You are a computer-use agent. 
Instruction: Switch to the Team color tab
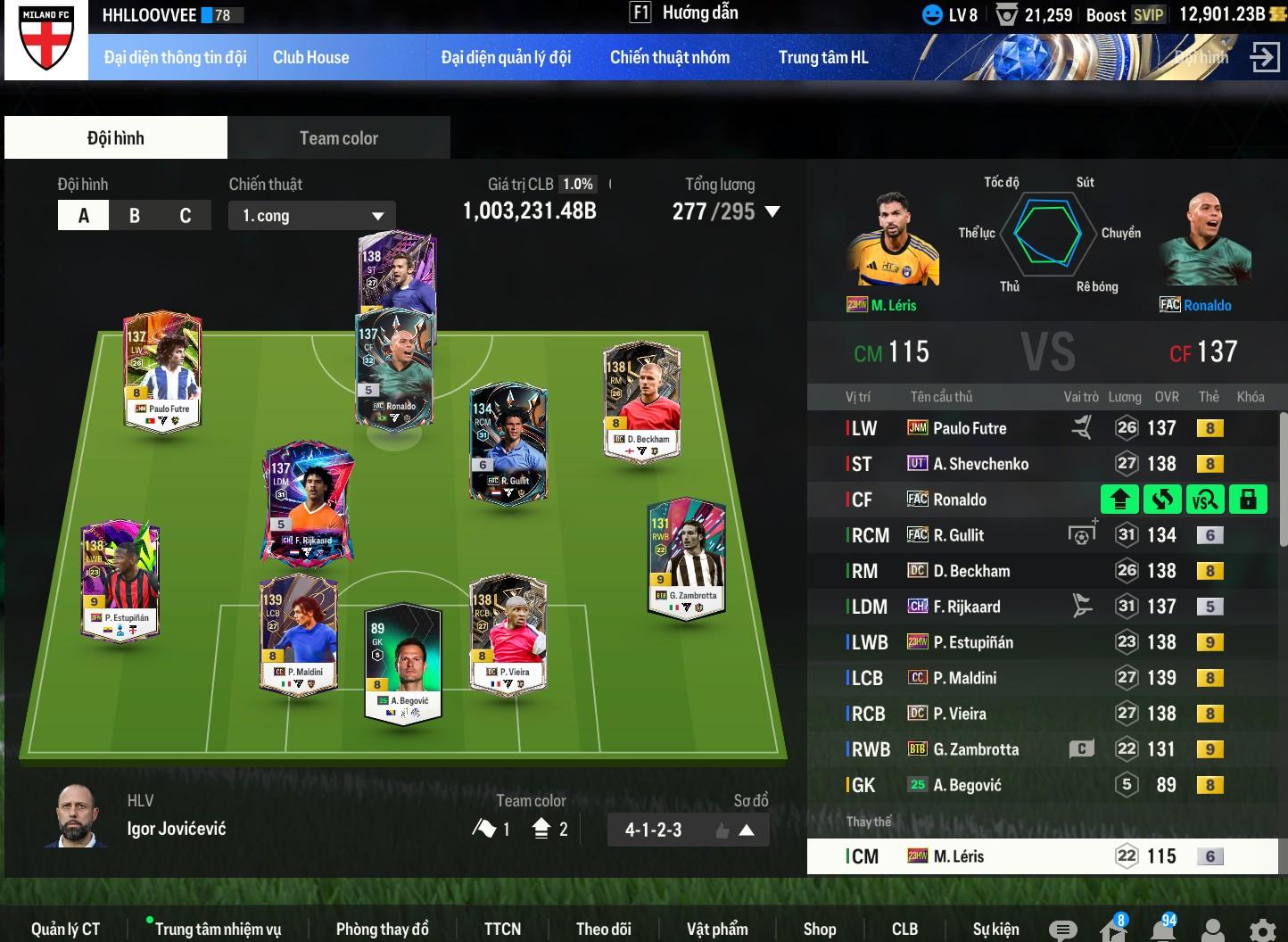pyautogui.click(x=338, y=138)
